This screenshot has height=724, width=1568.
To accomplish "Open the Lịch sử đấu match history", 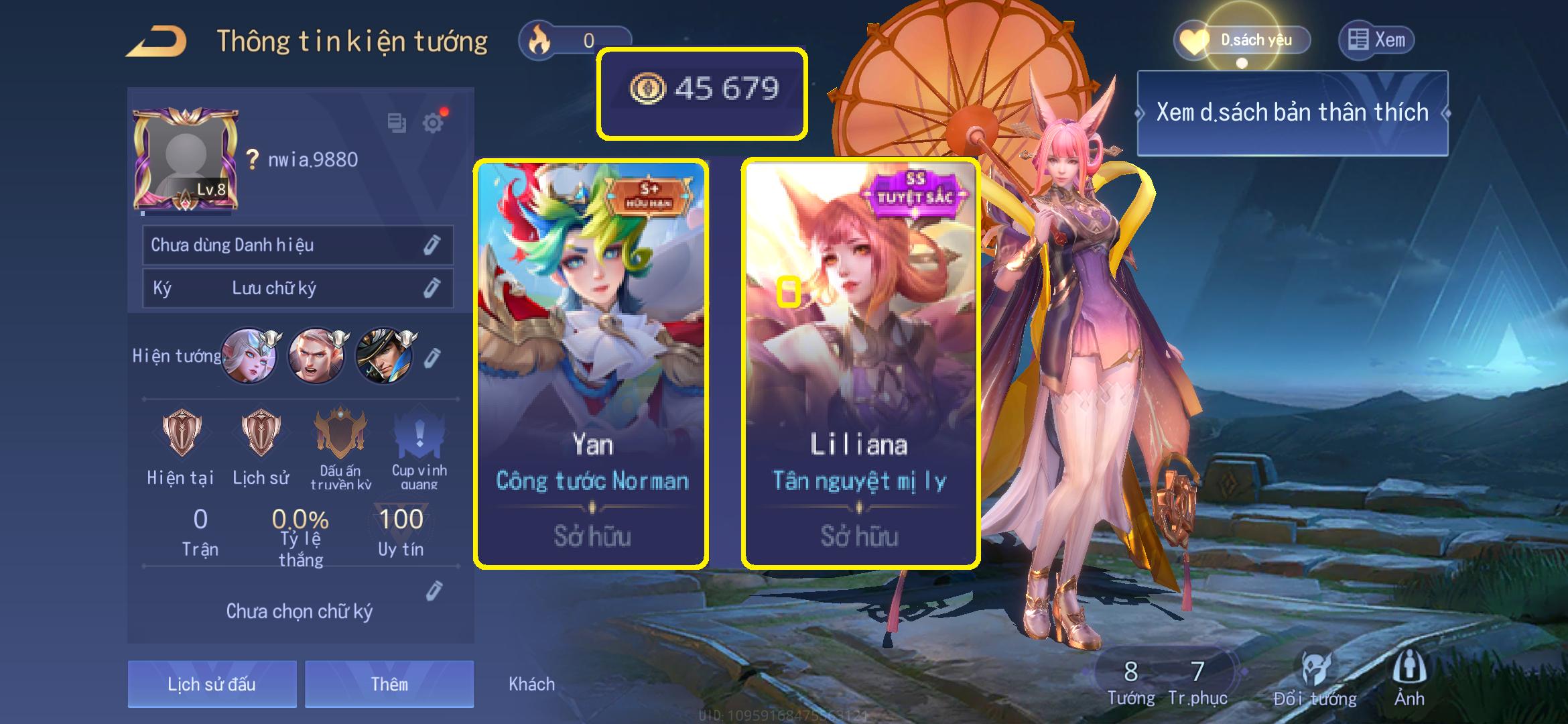I will (212, 684).
